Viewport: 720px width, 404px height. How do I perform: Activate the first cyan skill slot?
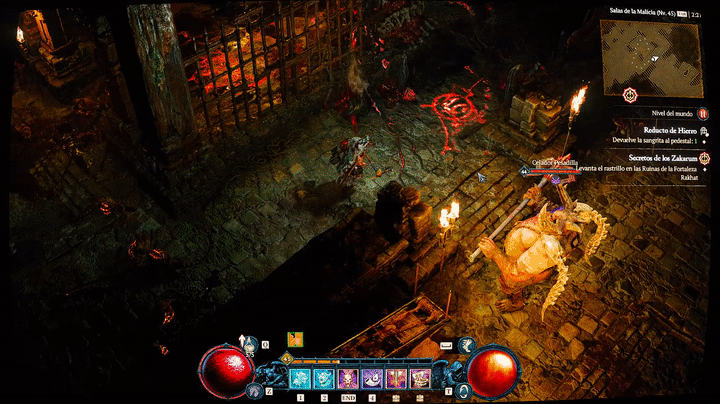(300, 378)
